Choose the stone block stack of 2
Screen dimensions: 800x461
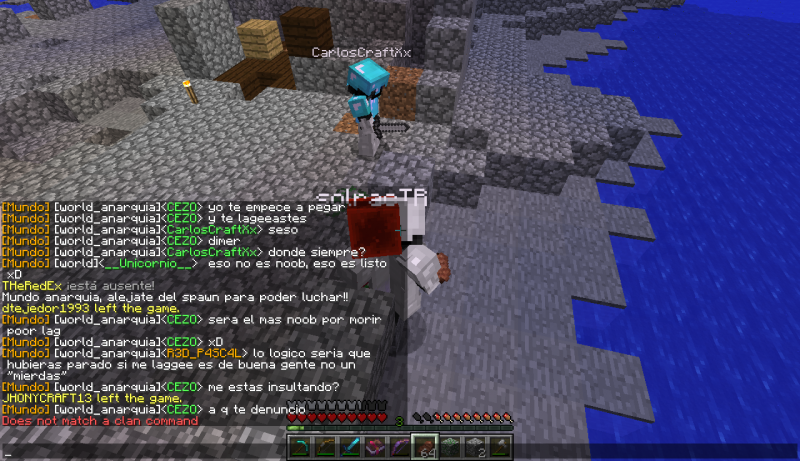(x=475, y=446)
